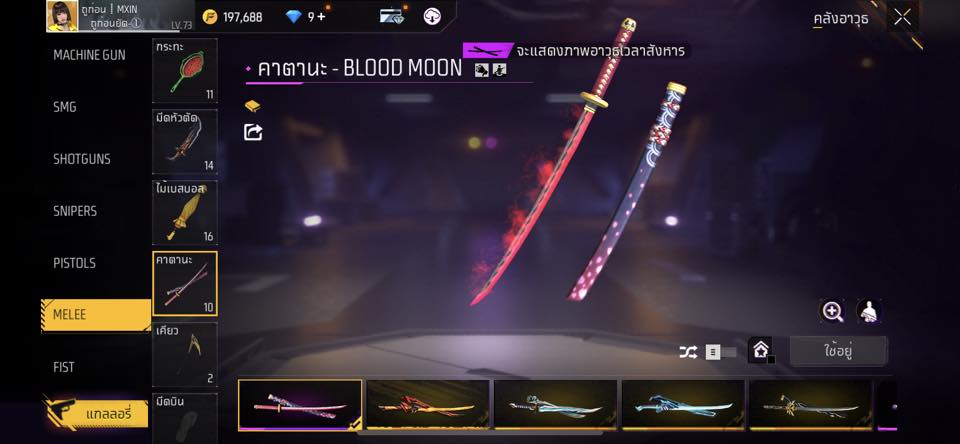Image resolution: width=960 pixels, height=444 pixels.
Task: Pick the scythe weapon tile
Action: 184,353
